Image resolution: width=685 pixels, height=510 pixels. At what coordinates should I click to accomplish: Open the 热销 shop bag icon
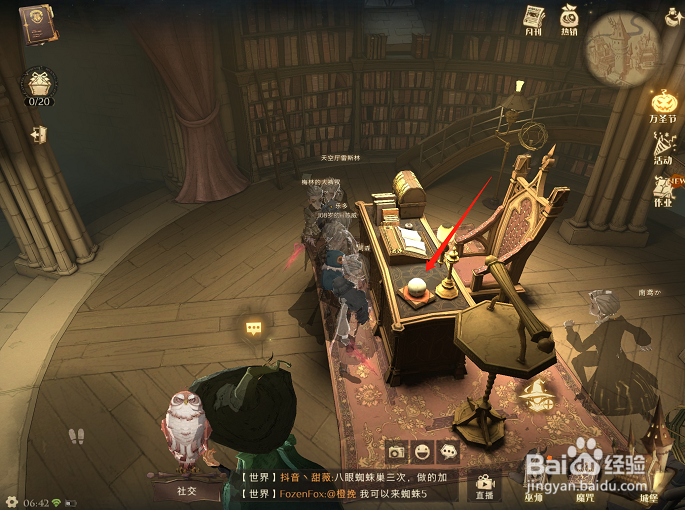coord(569,19)
